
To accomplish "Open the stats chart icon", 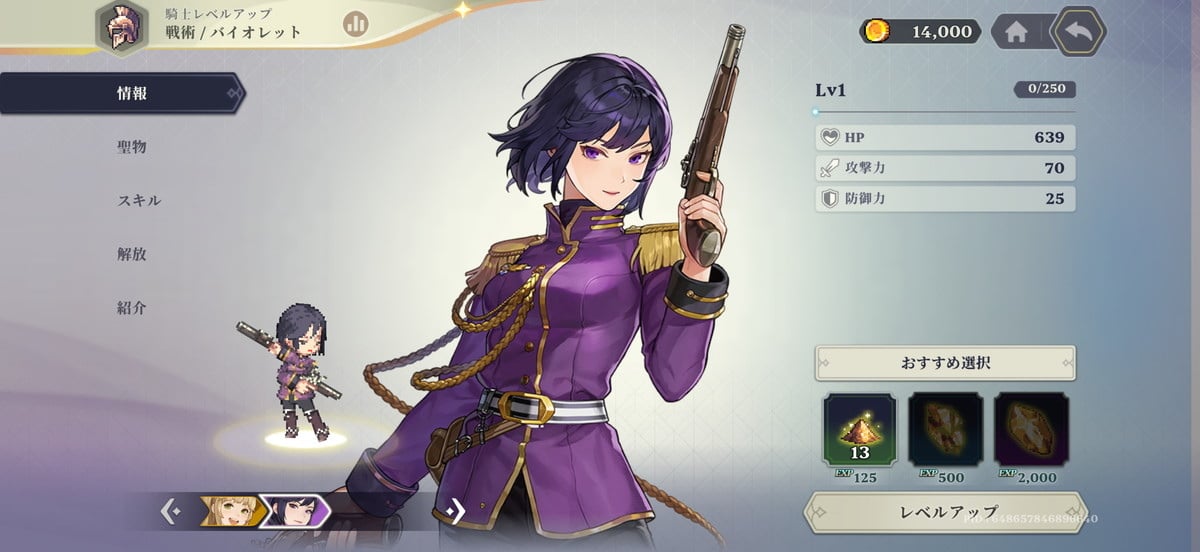I will [355, 24].
